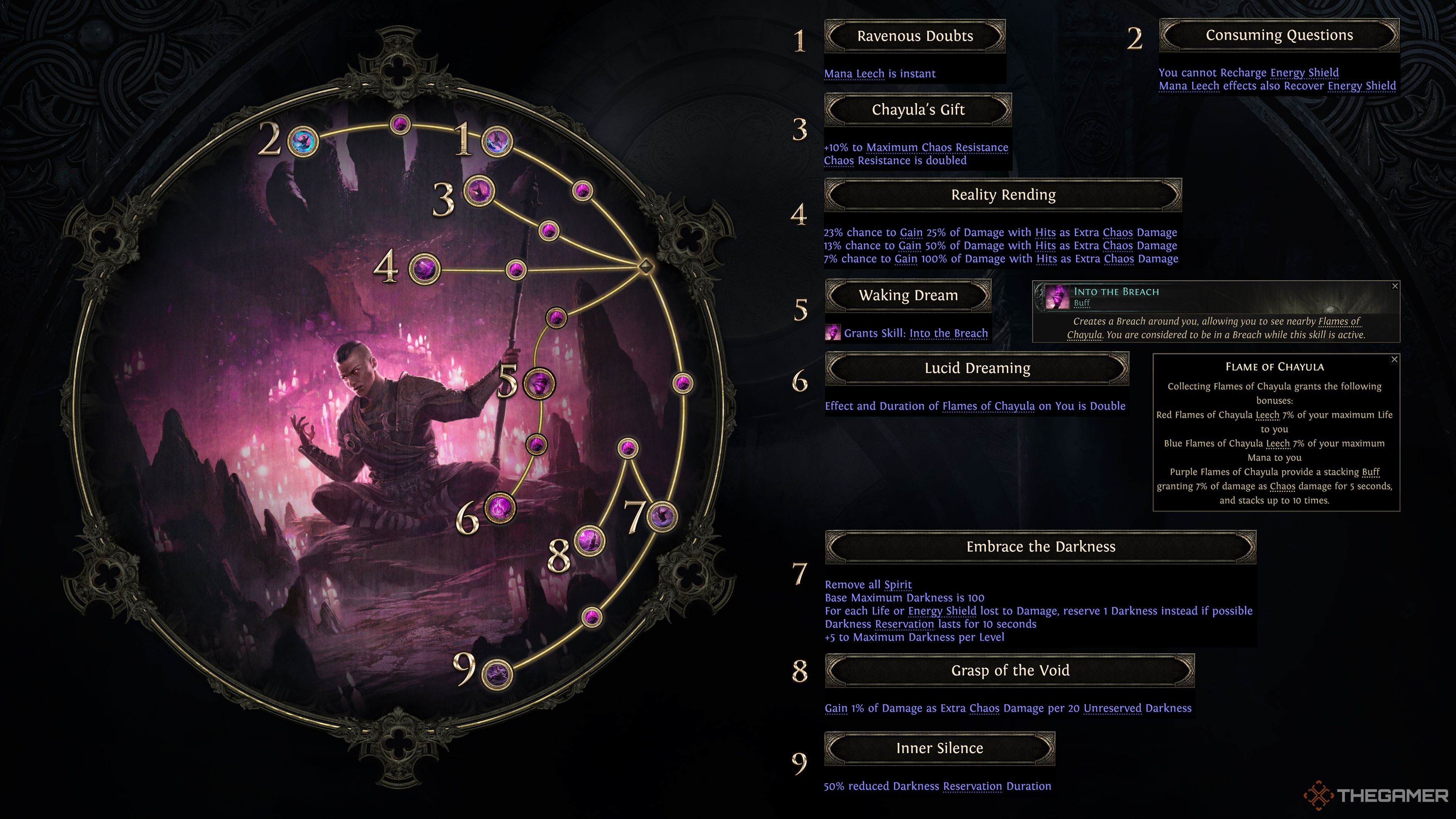
Task: Close the Into the Breach tooltip
Action: pos(1395,287)
